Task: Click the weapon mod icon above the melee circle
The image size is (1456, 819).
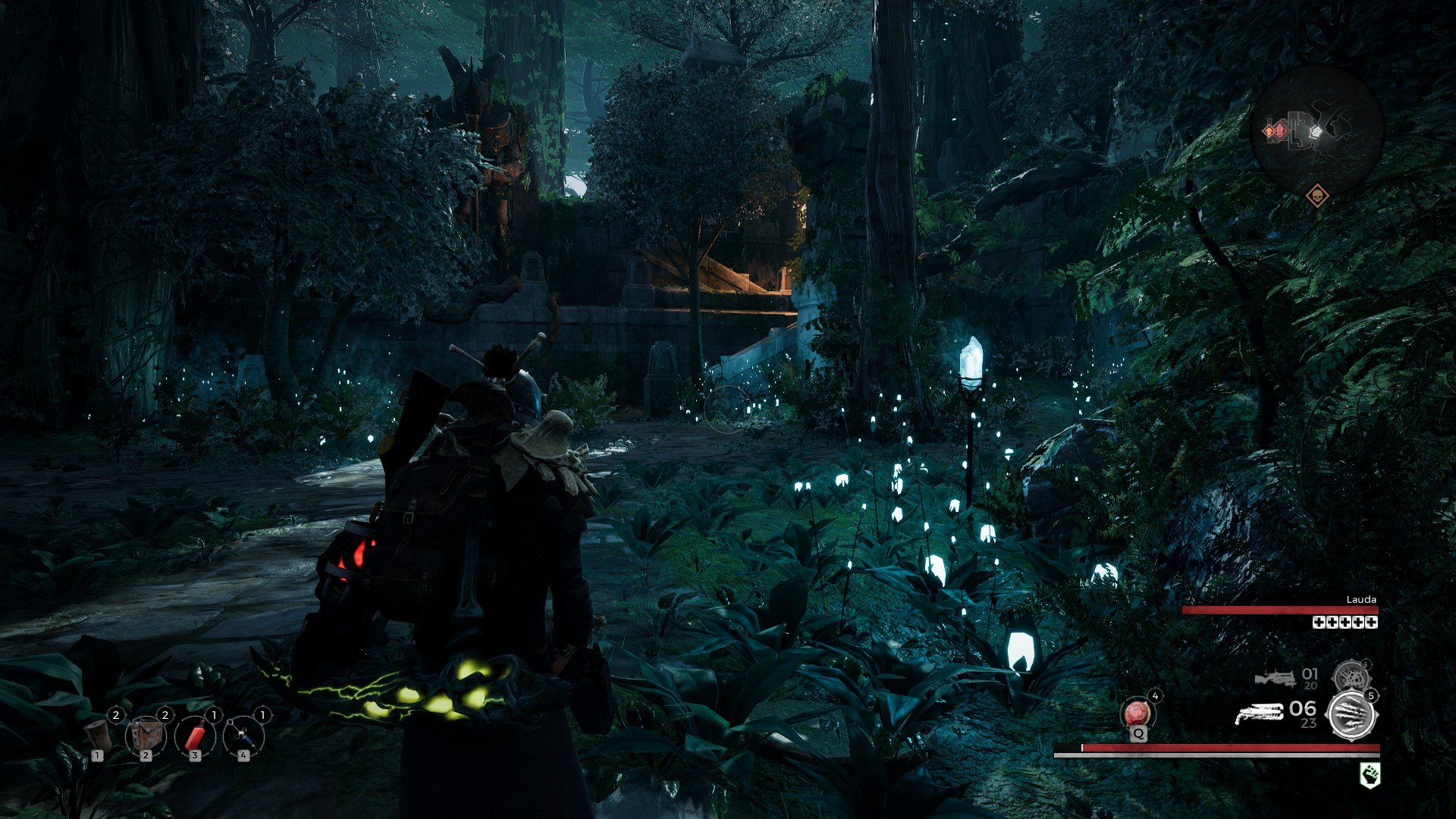Action: click(1351, 676)
